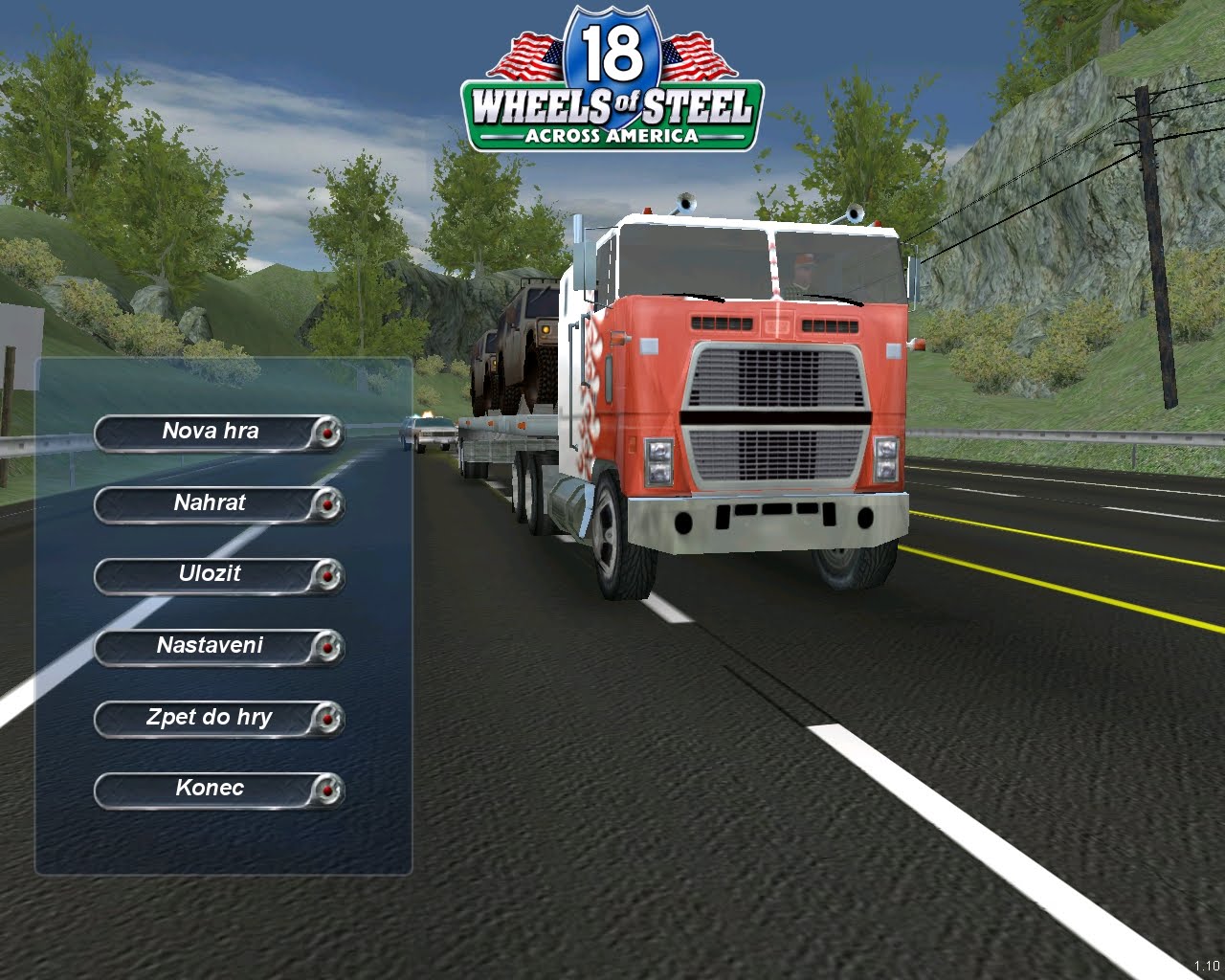The image size is (1225, 980).
Task: Open Nastaveni settings
Action: 210,646
